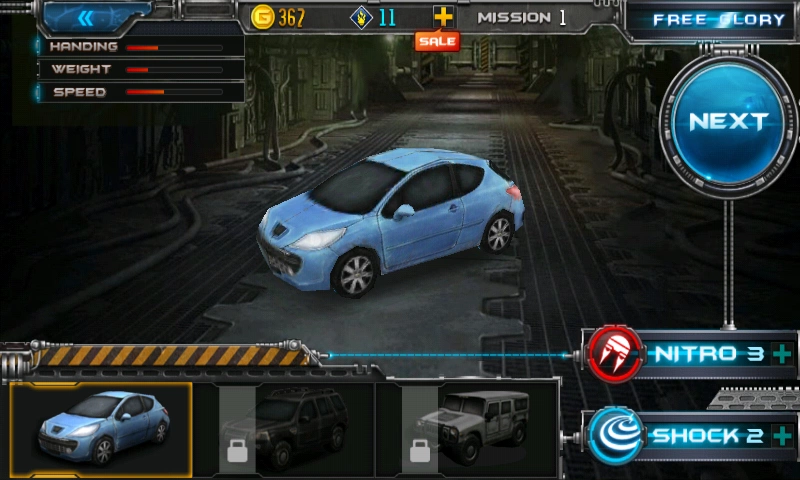Tap the round NEXT button
This screenshot has height=480, width=800.
pyautogui.click(x=728, y=122)
